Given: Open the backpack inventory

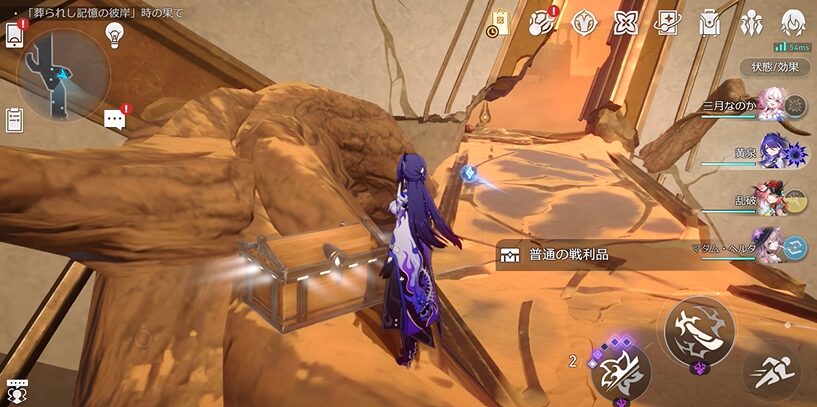Looking at the screenshot, I should tap(710, 22).
